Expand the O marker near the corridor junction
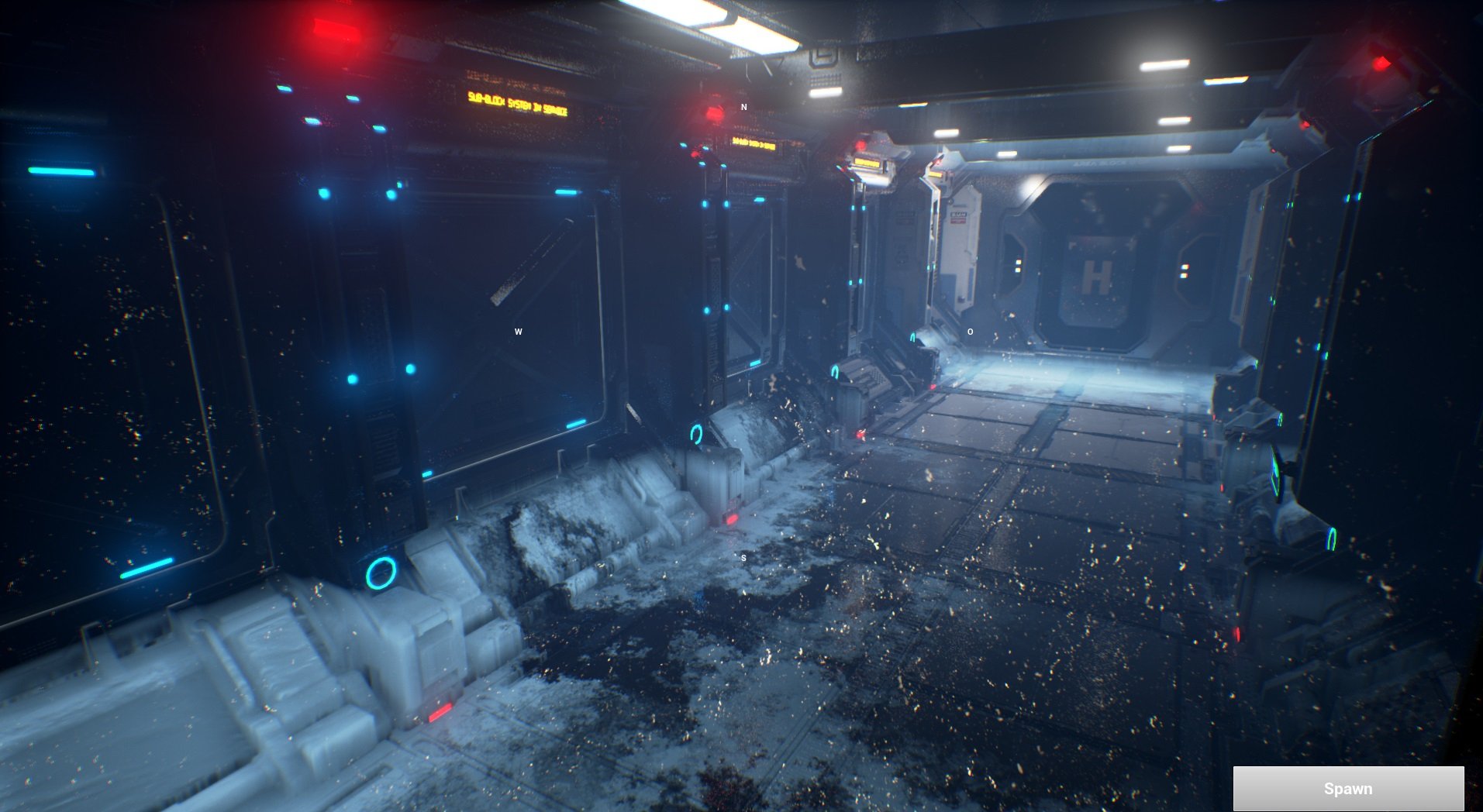This screenshot has width=1483, height=812. (x=970, y=332)
